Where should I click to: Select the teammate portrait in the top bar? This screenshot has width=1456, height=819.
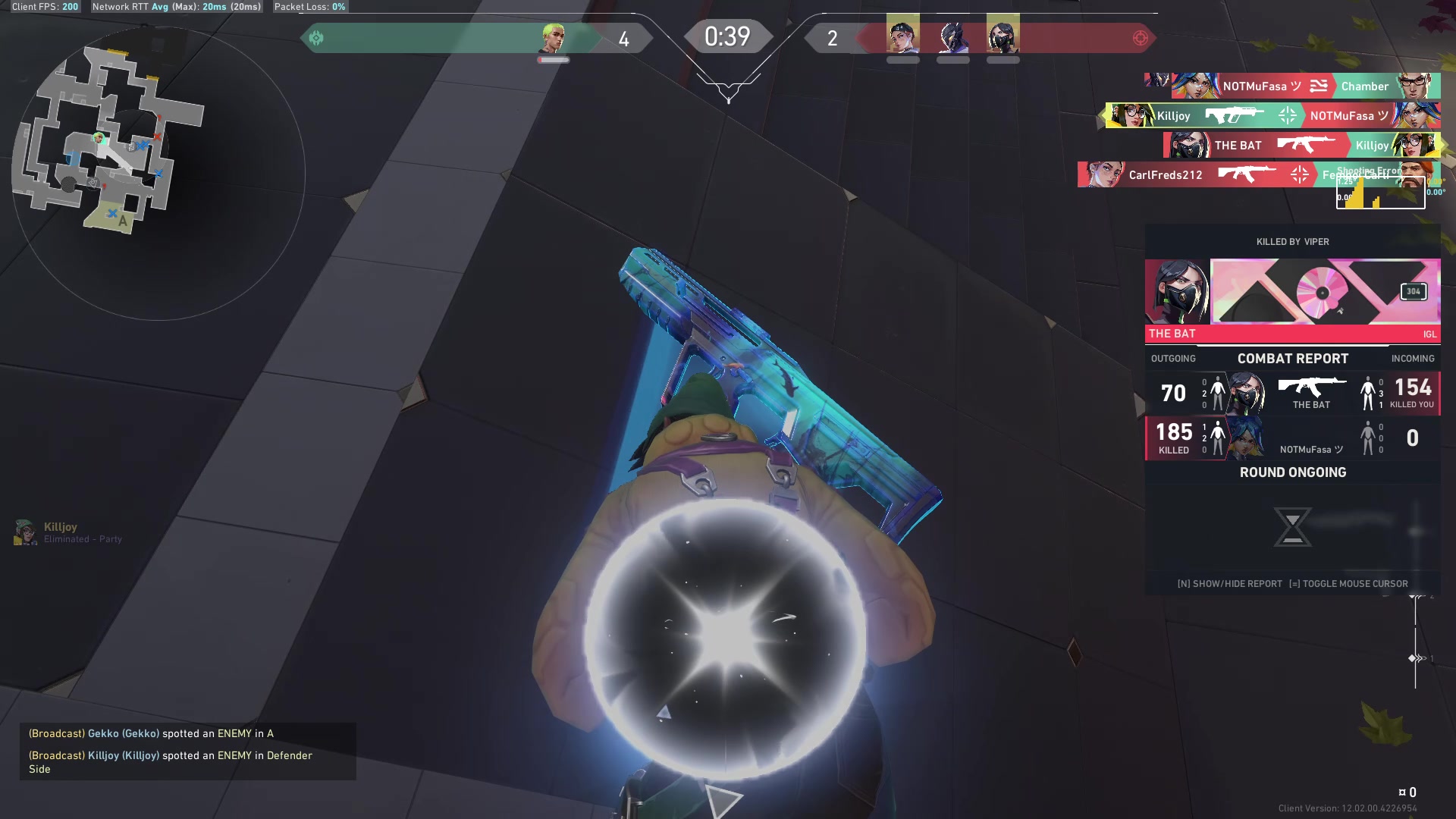[x=554, y=38]
